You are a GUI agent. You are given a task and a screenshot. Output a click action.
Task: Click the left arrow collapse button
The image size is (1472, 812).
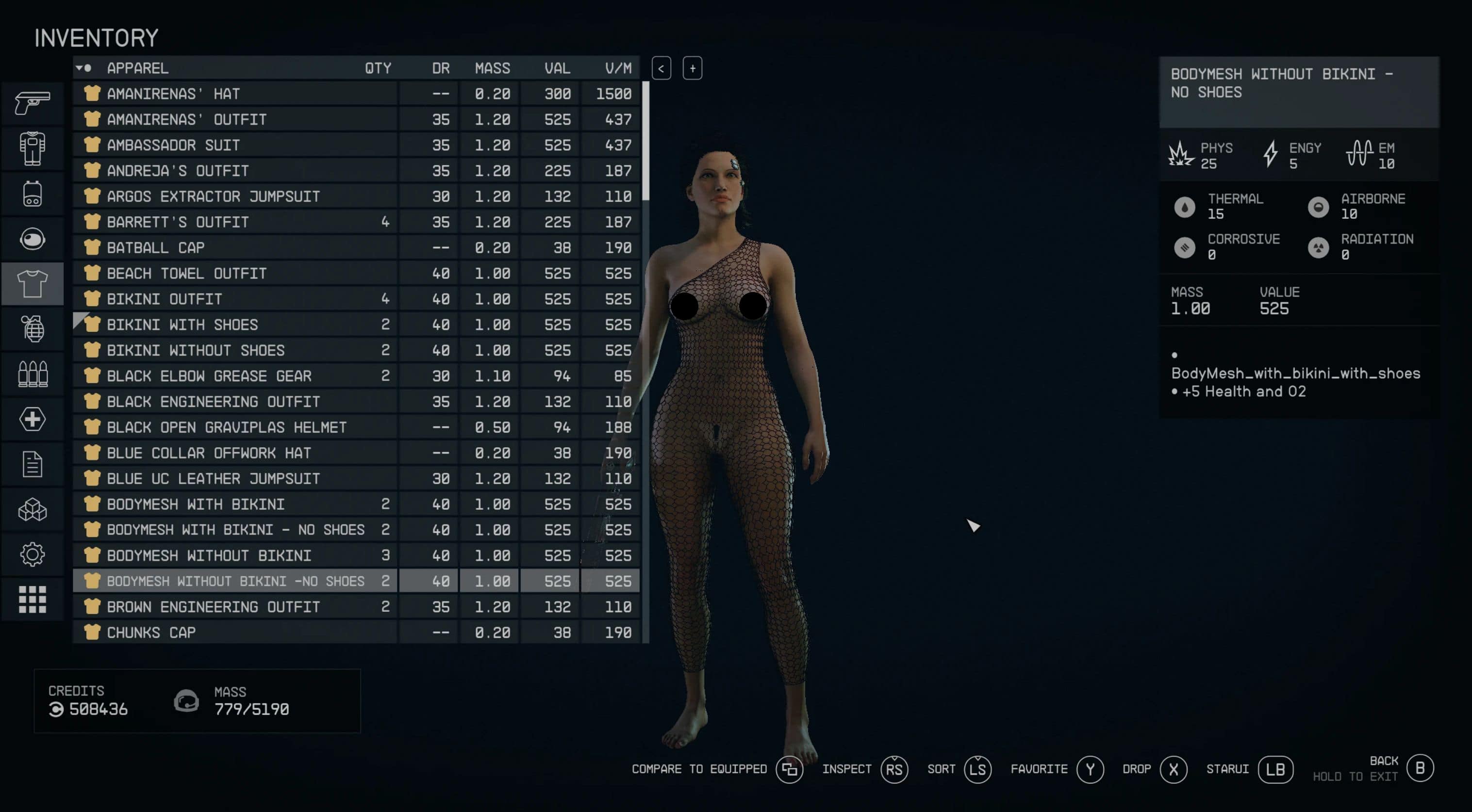pyautogui.click(x=661, y=68)
